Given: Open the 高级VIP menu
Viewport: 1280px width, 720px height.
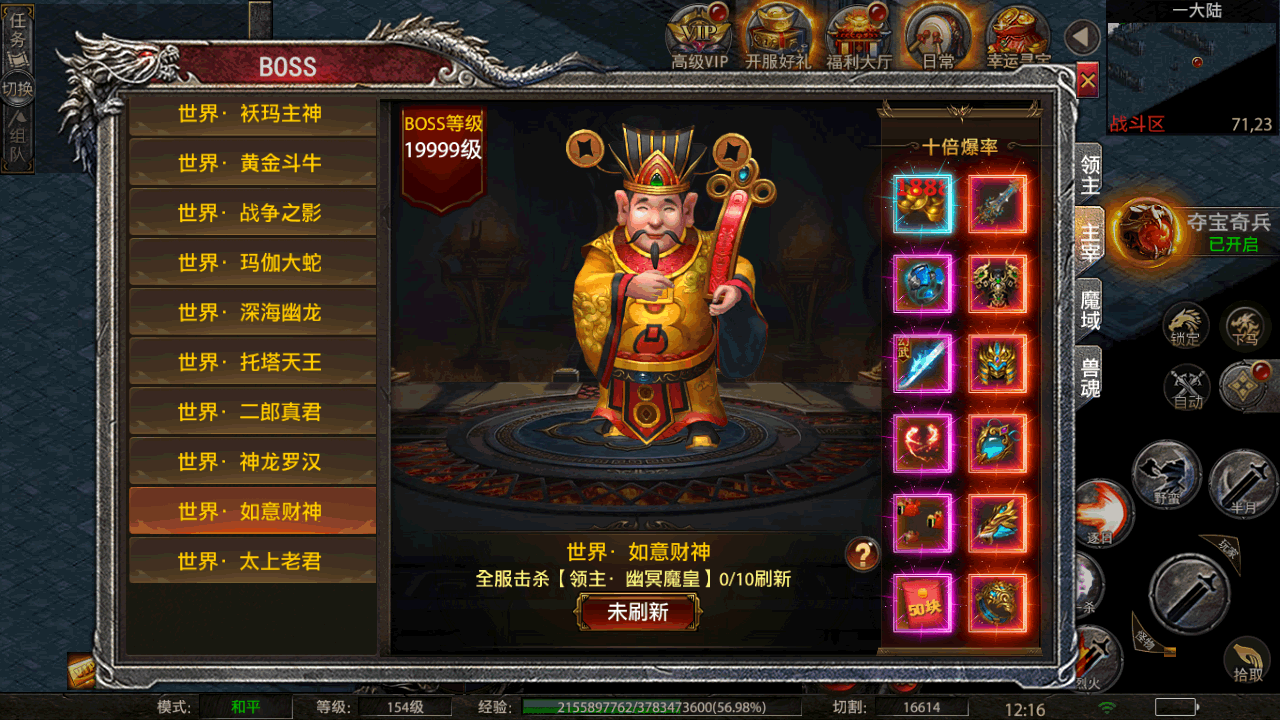Looking at the screenshot, I should click(700, 38).
